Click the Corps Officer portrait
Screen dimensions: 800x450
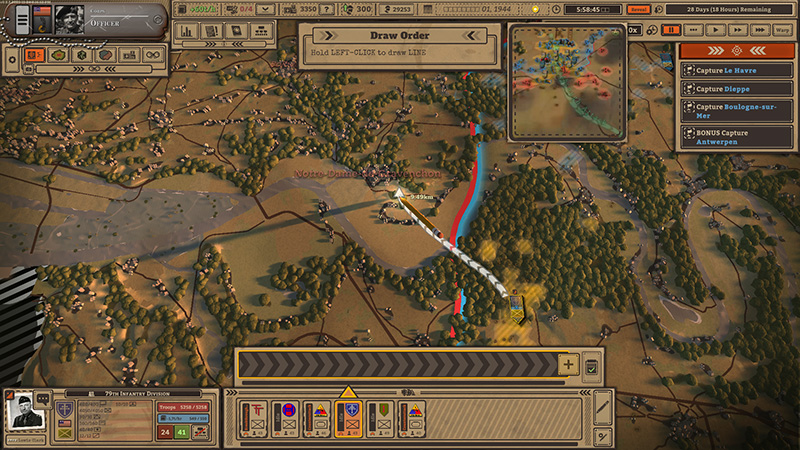point(68,18)
